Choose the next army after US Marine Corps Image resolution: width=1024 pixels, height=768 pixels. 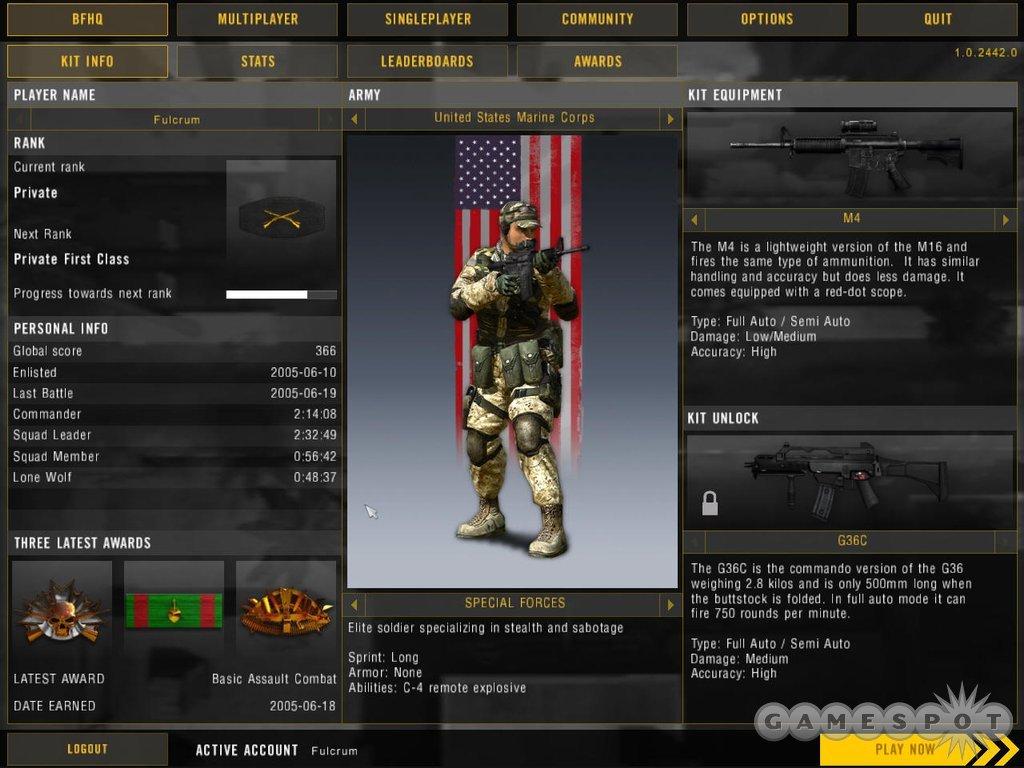point(670,119)
